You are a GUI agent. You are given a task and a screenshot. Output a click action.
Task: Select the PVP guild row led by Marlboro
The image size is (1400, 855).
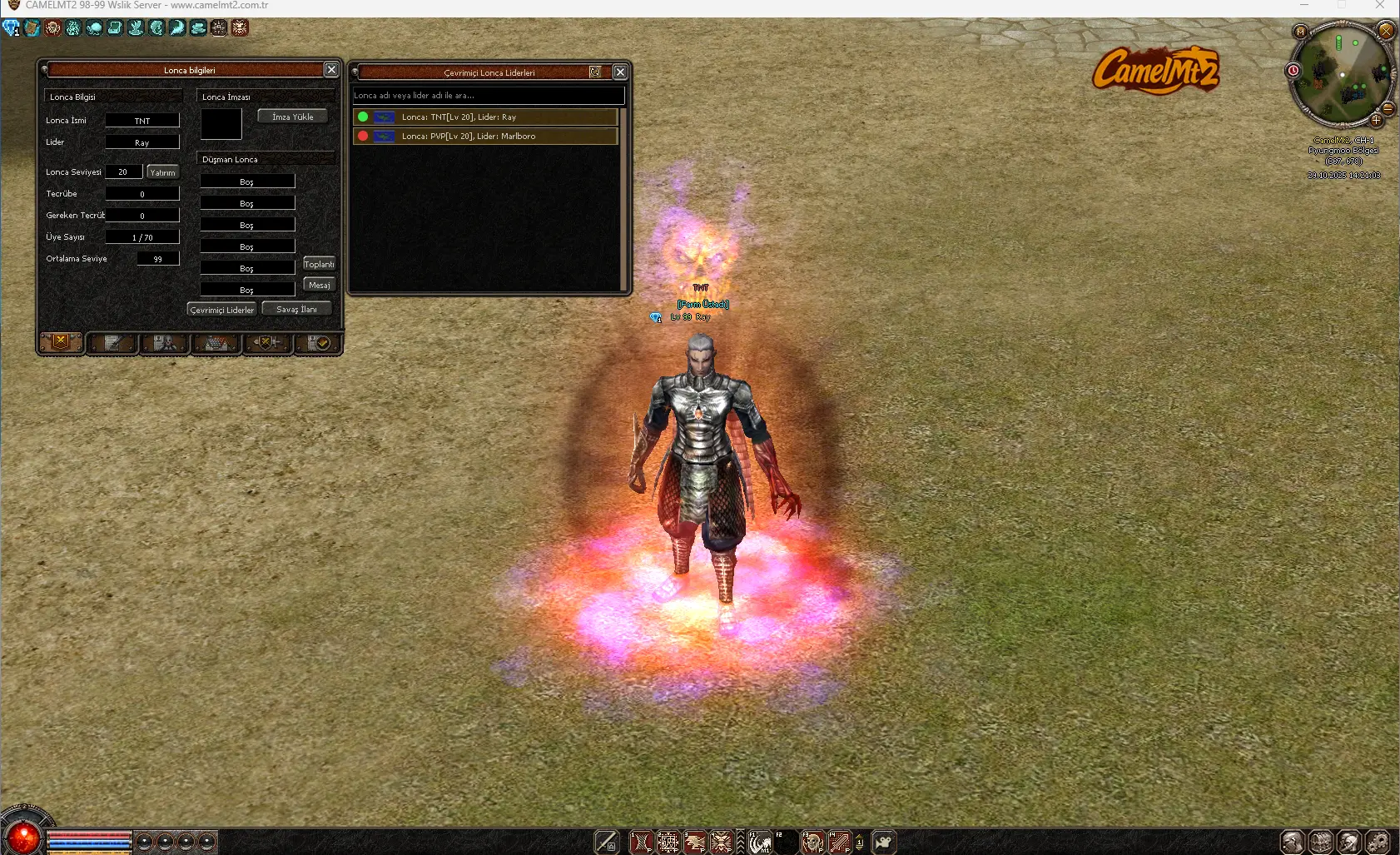pyautogui.click(x=485, y=137)
